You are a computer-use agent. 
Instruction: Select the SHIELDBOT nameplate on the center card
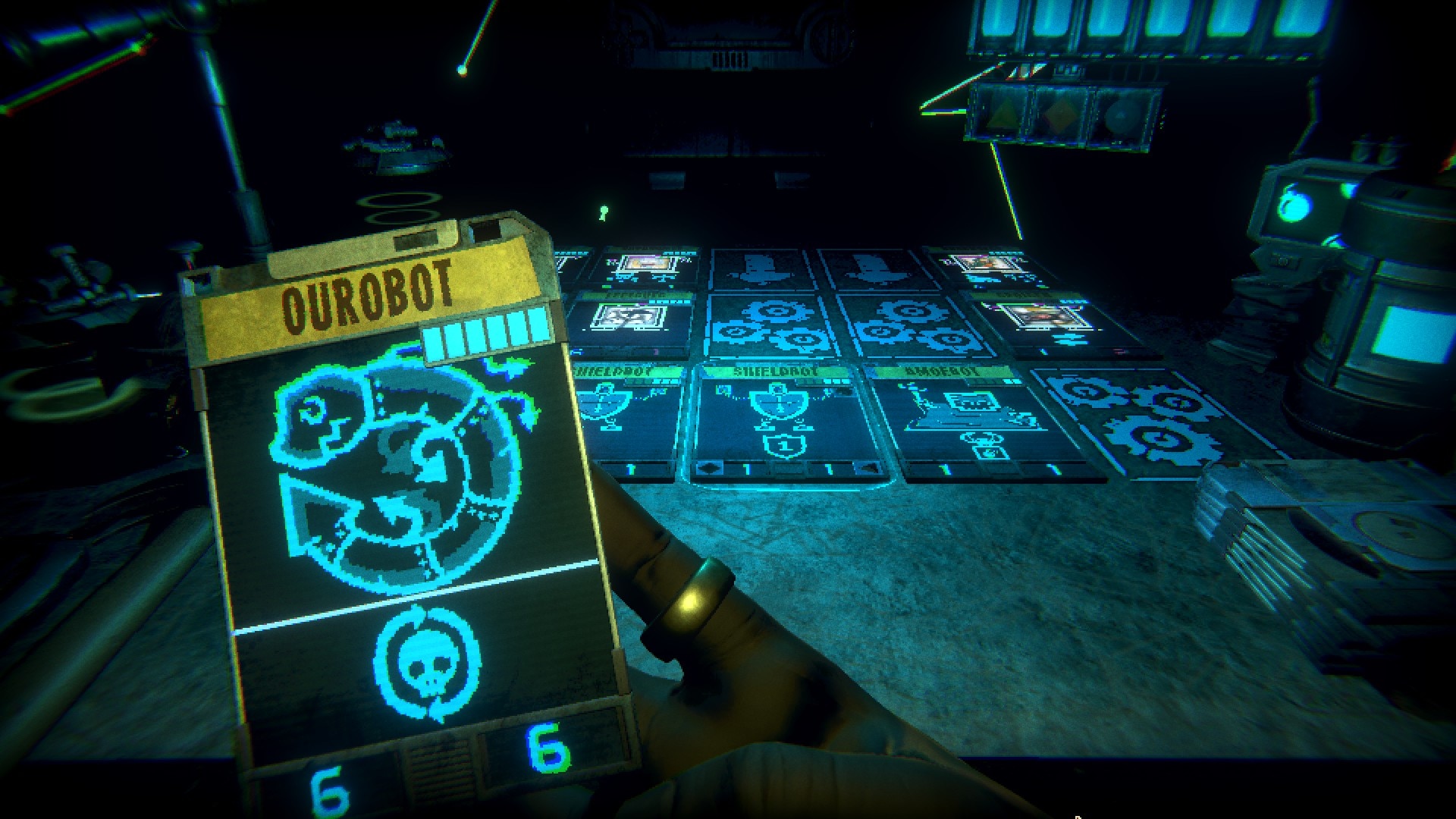pyautogui.click(x=774, y=371)
